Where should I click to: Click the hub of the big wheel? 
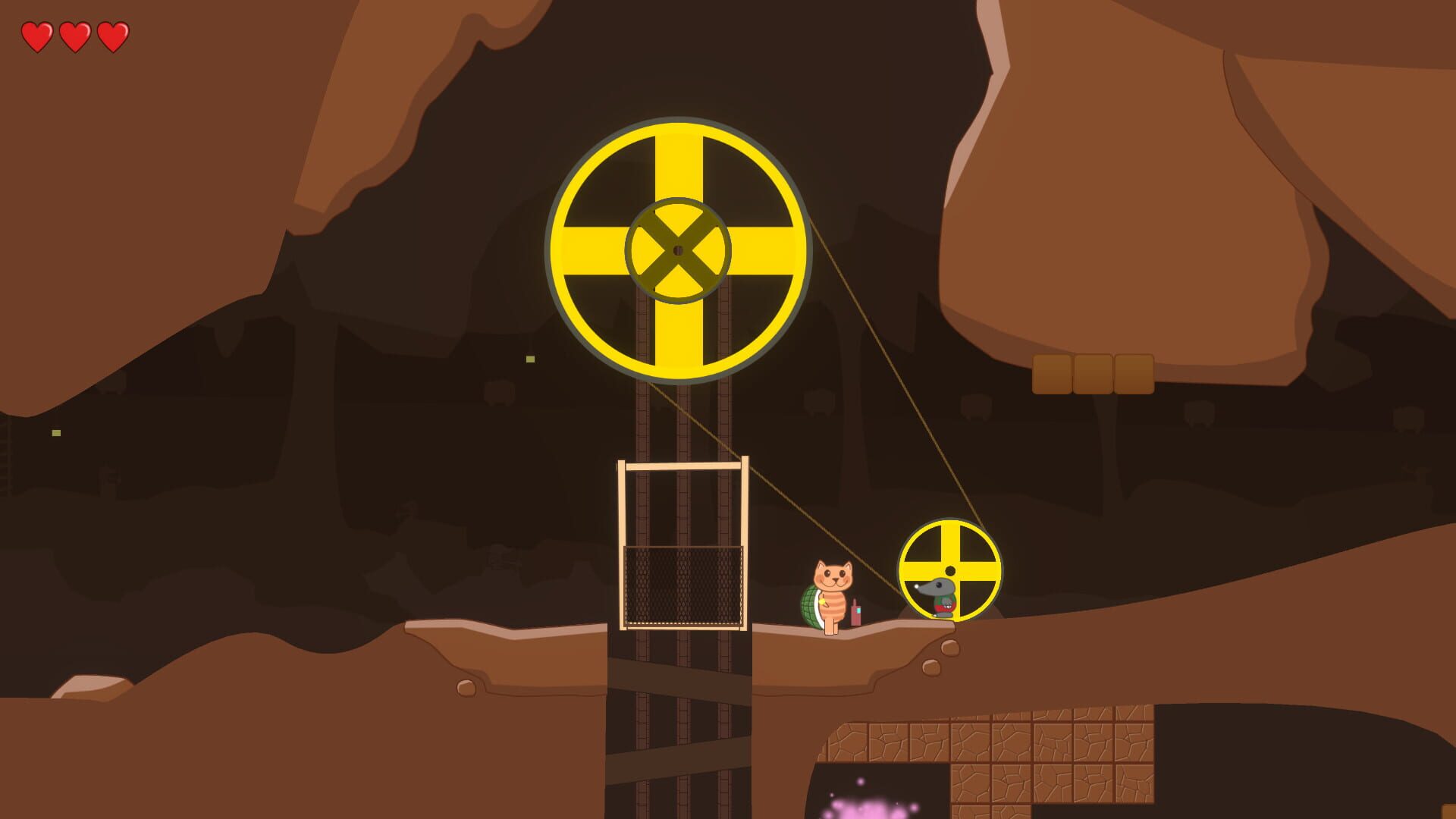pyautogui.click(x=677, y=250)
